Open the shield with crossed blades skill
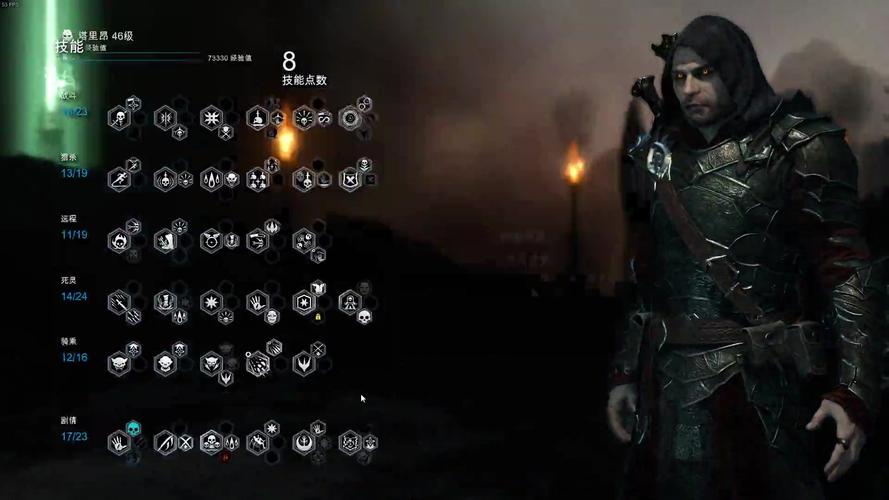This screenshot has height=500, width=889. click(349, 180)
